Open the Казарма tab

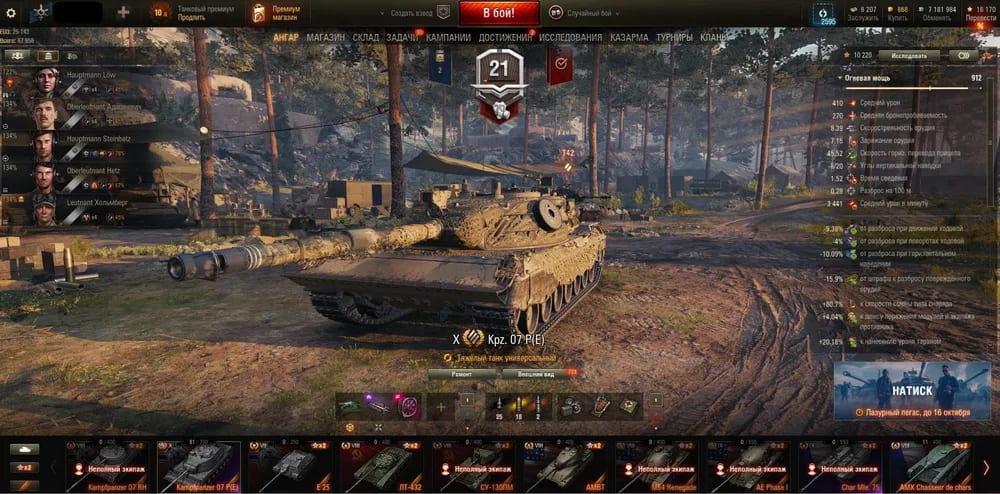(x=629, y=38)
